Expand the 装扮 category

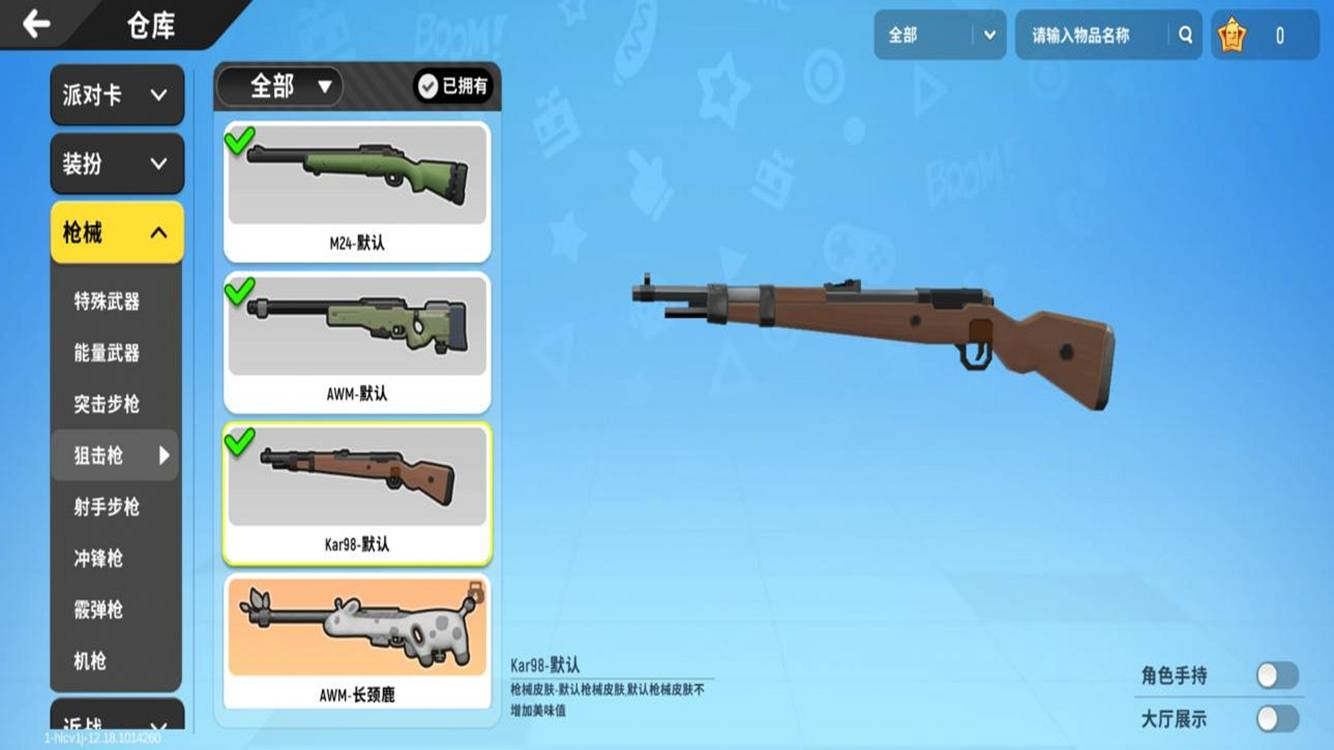[x=117, y=164]
